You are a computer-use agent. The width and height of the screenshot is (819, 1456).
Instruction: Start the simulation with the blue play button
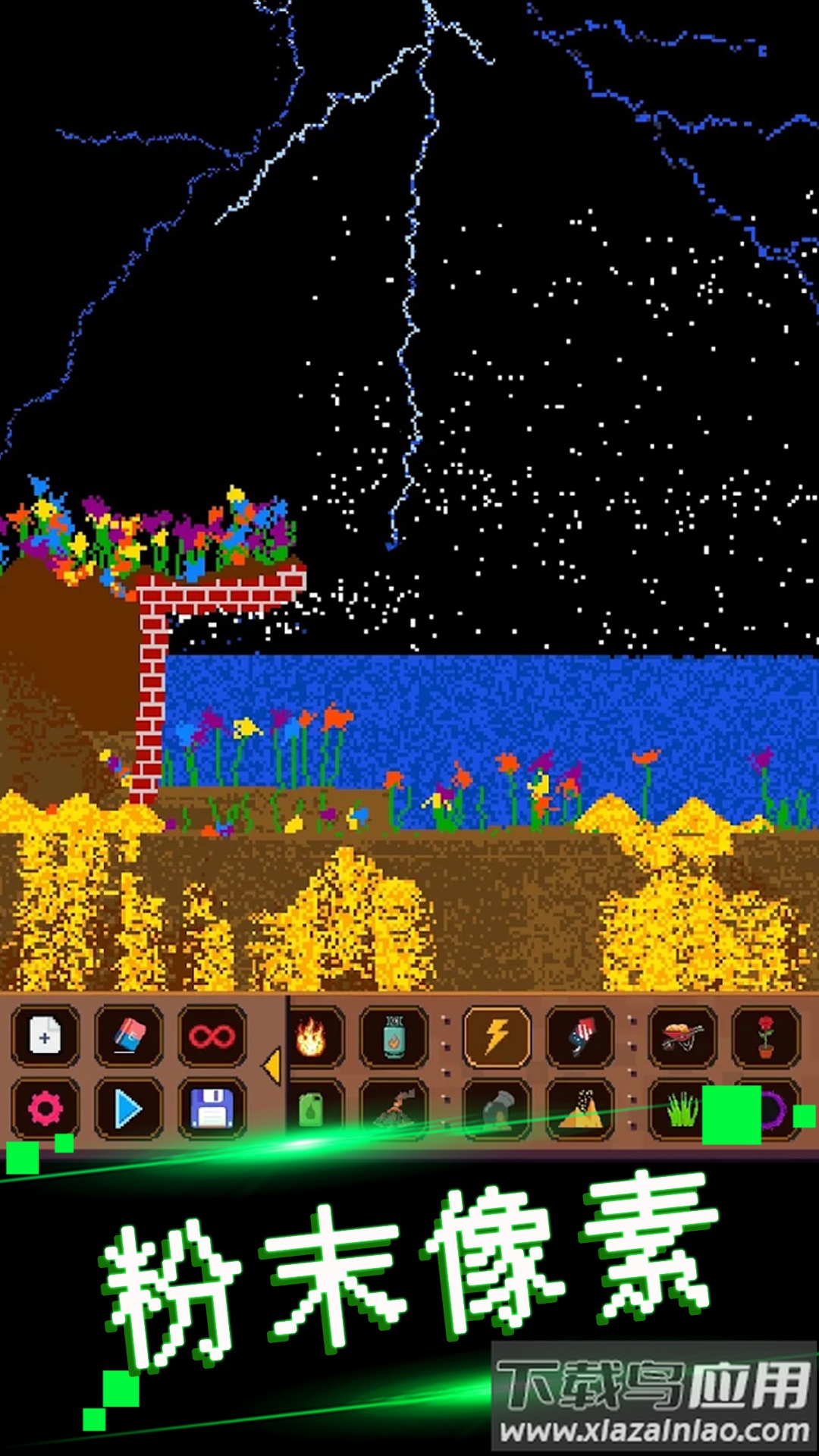128,1109
